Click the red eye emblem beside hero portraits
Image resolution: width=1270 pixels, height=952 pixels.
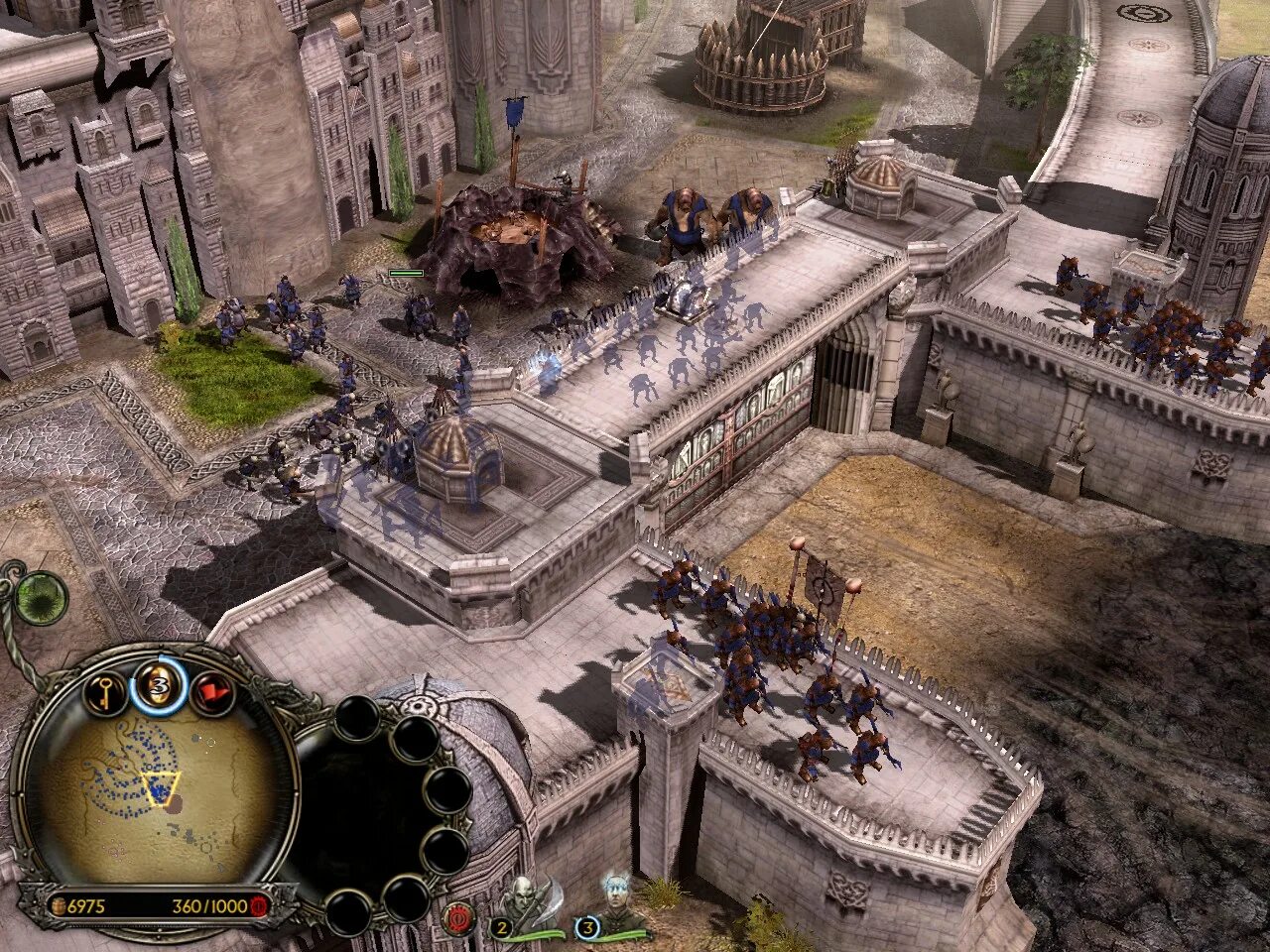coord(459,917)
